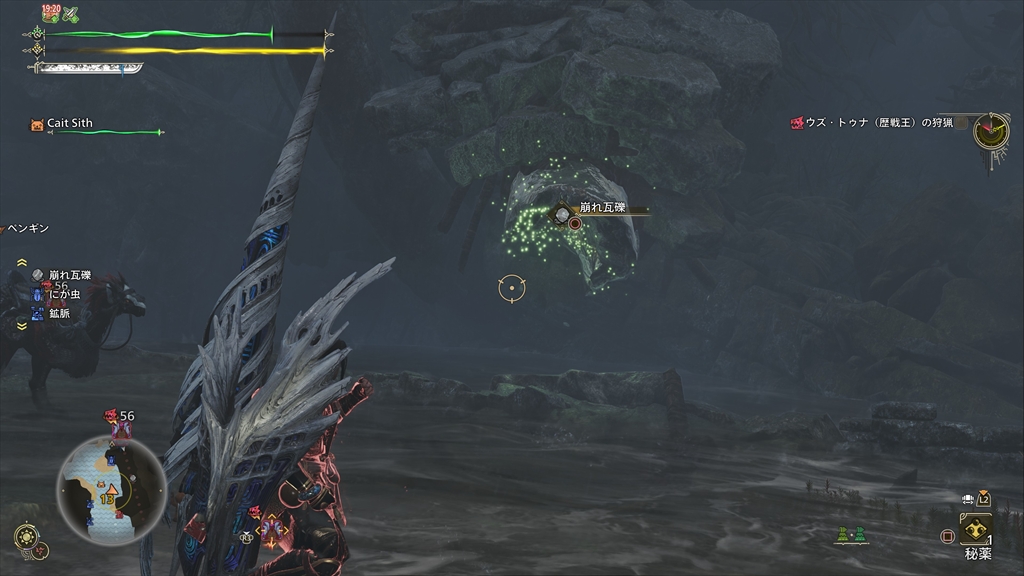Choose 鉱脈 in the nearby list
The height and width of the screenshot is (576, 1024).
pyautogui.click(x=58, y=313)
